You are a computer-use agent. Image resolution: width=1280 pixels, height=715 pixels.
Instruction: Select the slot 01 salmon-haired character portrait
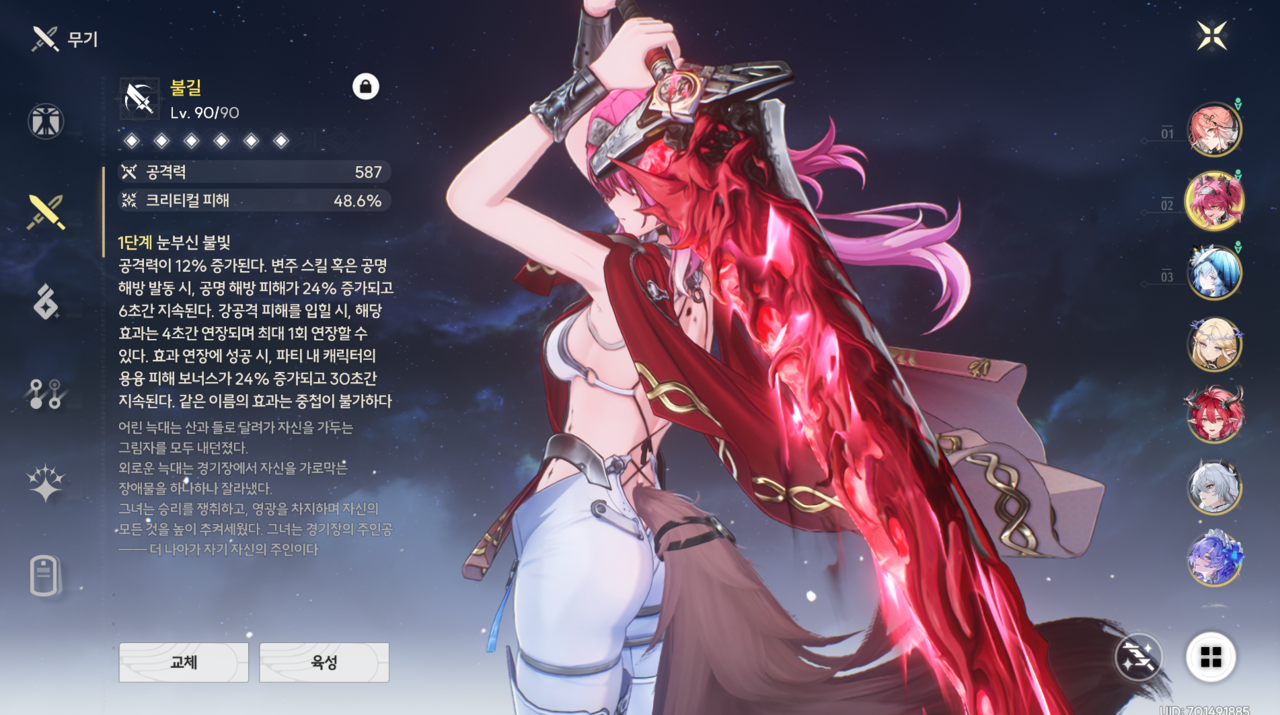tap(1214, 130)
